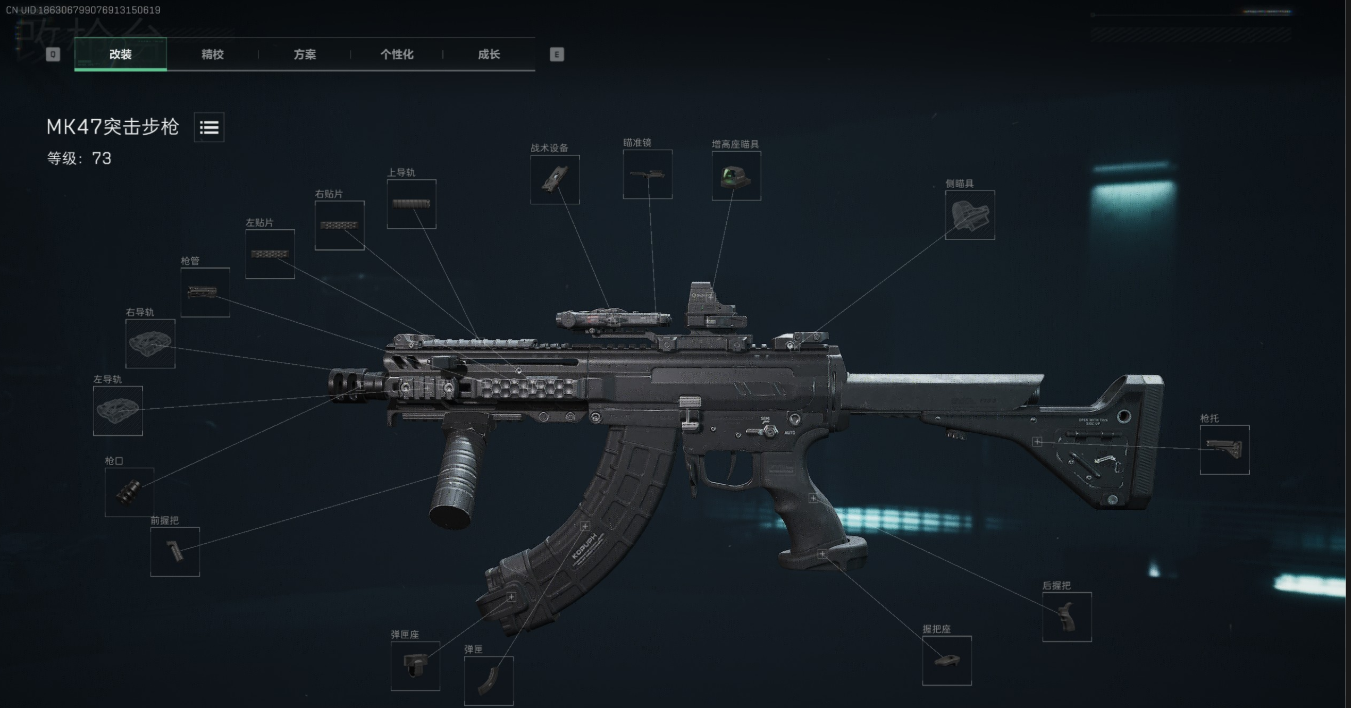This screenshot has width=1351, height=708.
Task: Choose the 瞄准镜 attachment slot
Action: point(647,175)
